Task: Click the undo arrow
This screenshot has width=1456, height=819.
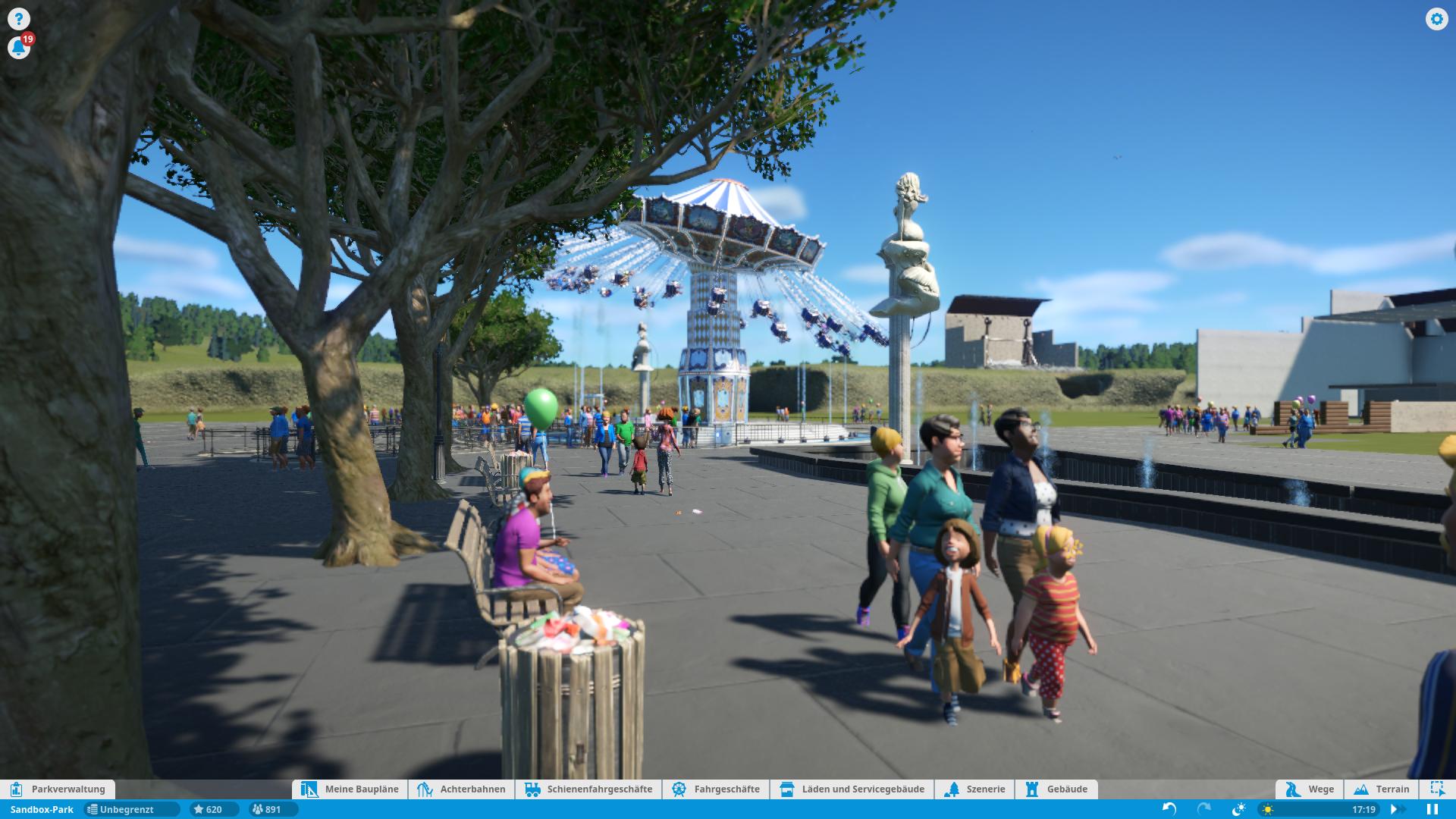Action: [x=1169, y=809]
